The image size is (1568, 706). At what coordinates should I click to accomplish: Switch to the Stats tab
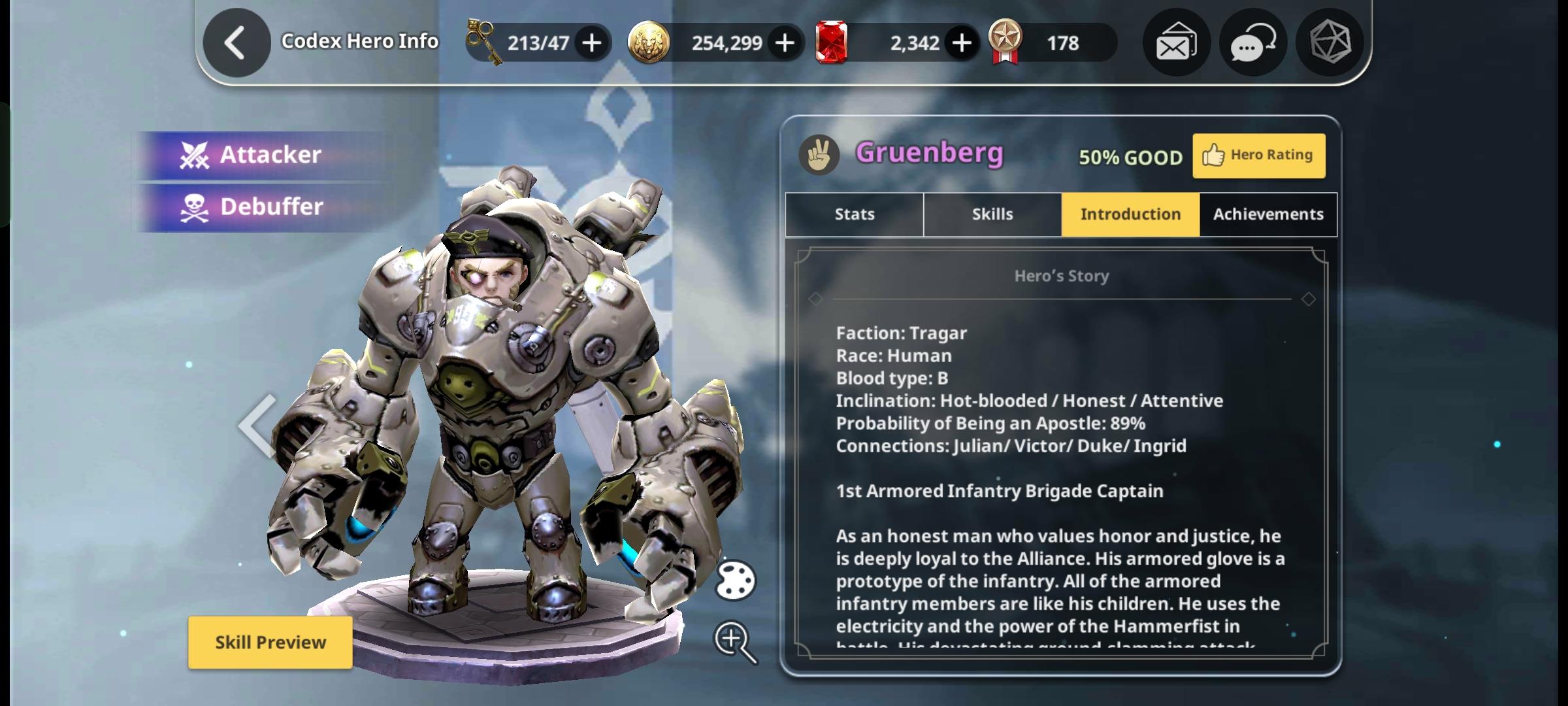(x=853, y=214)
